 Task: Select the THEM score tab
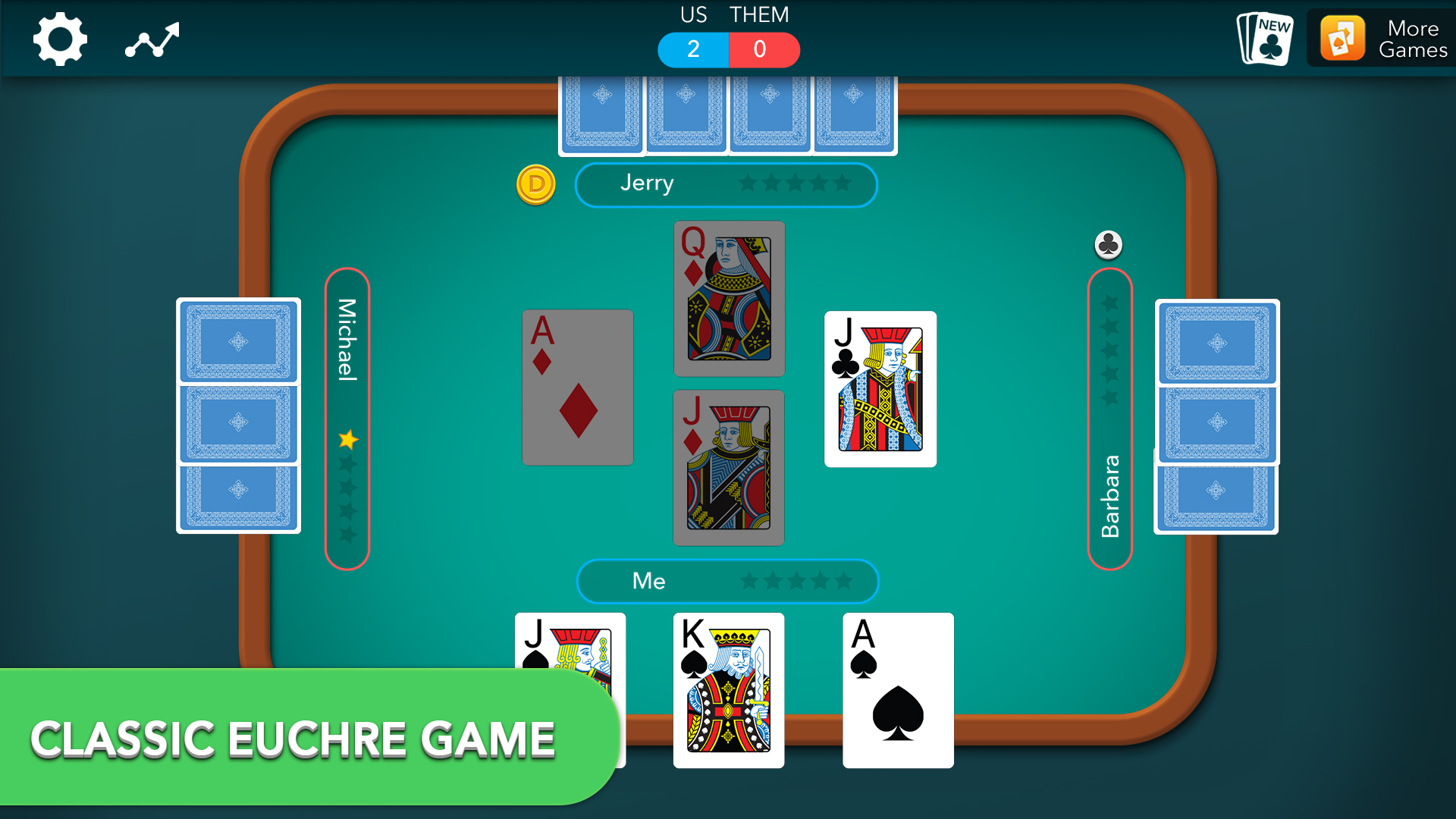pyautogui.click(x=764, y=49)
